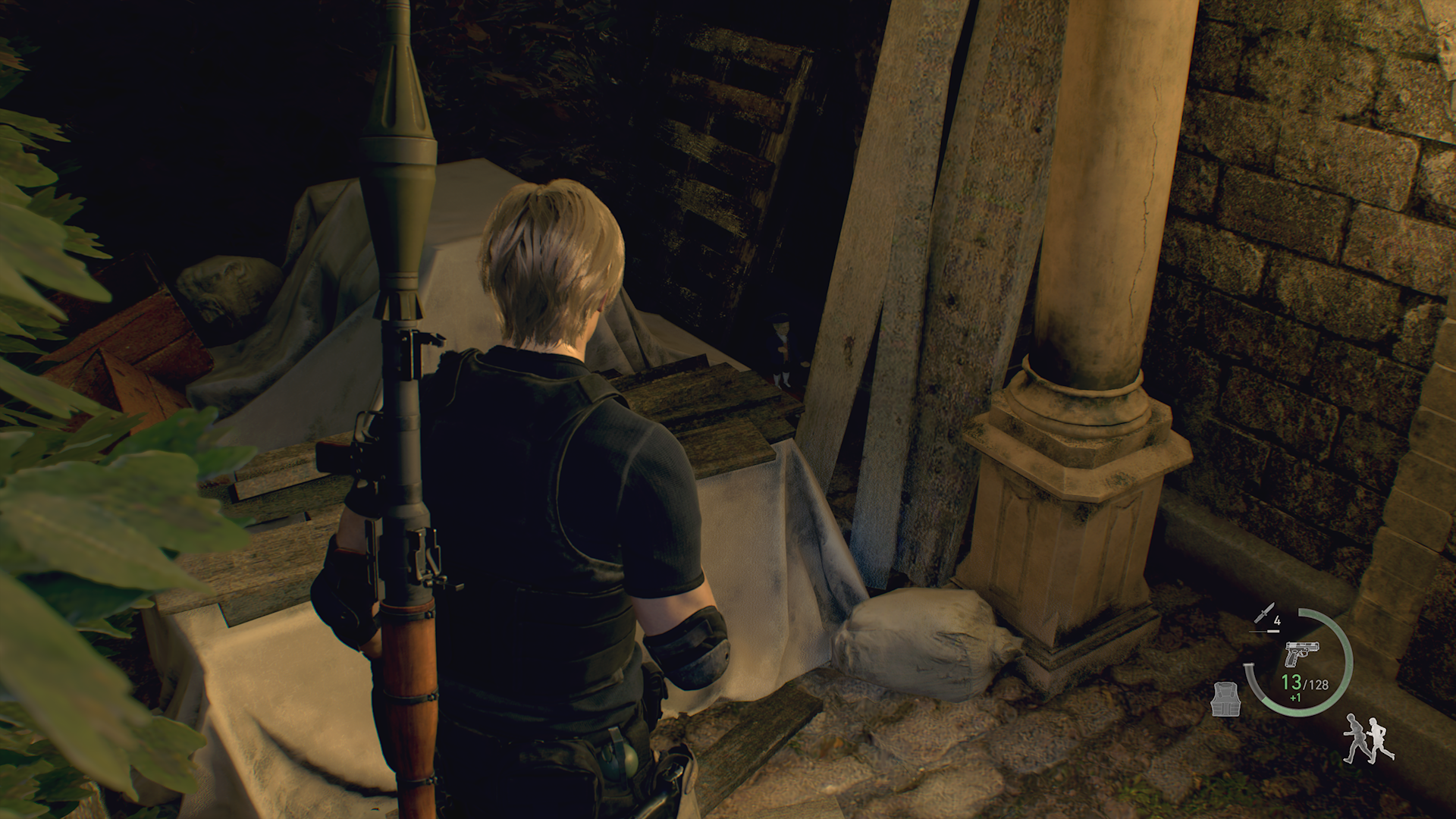Click the knife durability bar under the blade
Viewport: 1456px width, 819px height.
[x=1264, y=630]
